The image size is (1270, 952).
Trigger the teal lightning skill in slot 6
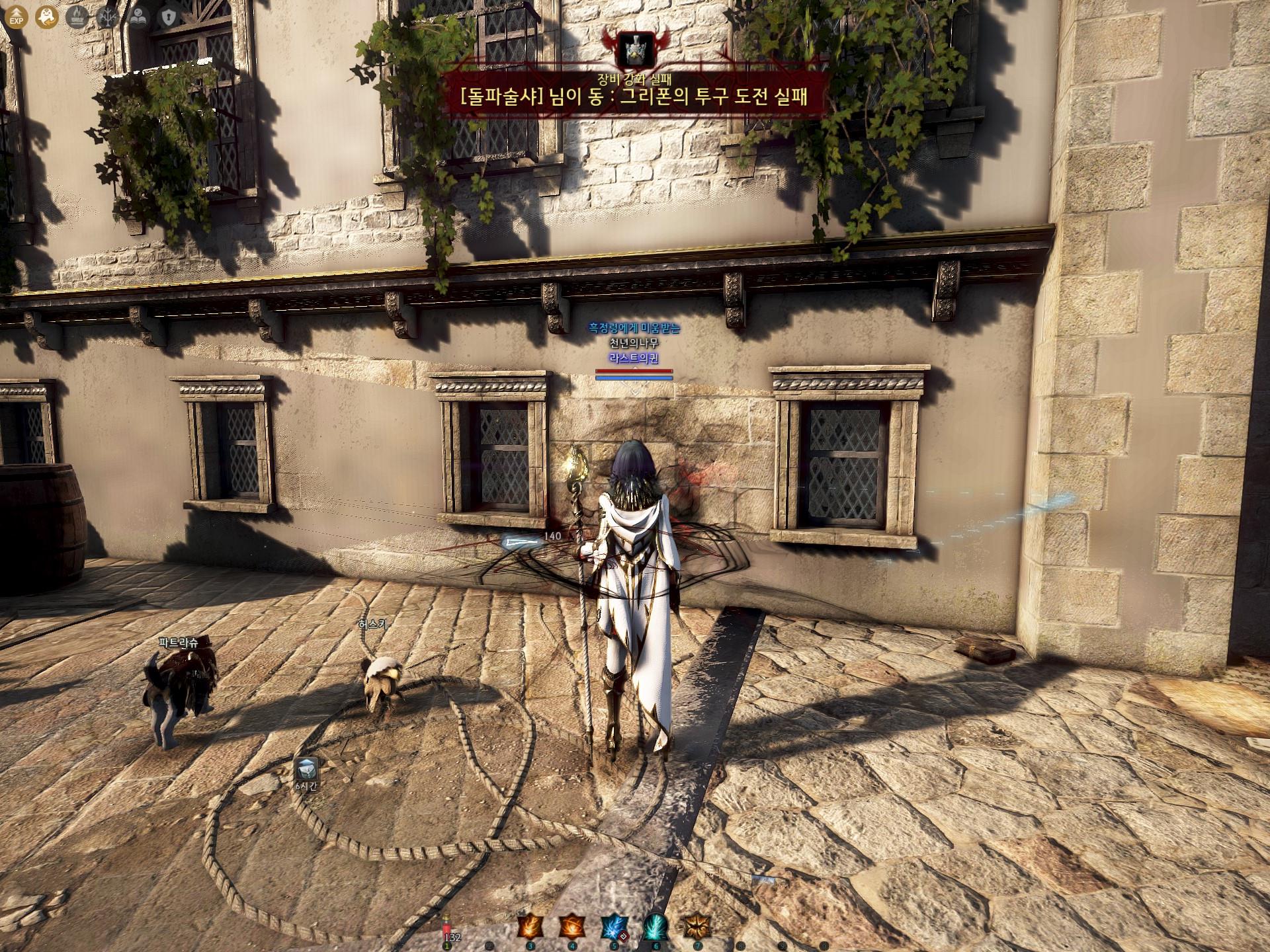(656, 927)
